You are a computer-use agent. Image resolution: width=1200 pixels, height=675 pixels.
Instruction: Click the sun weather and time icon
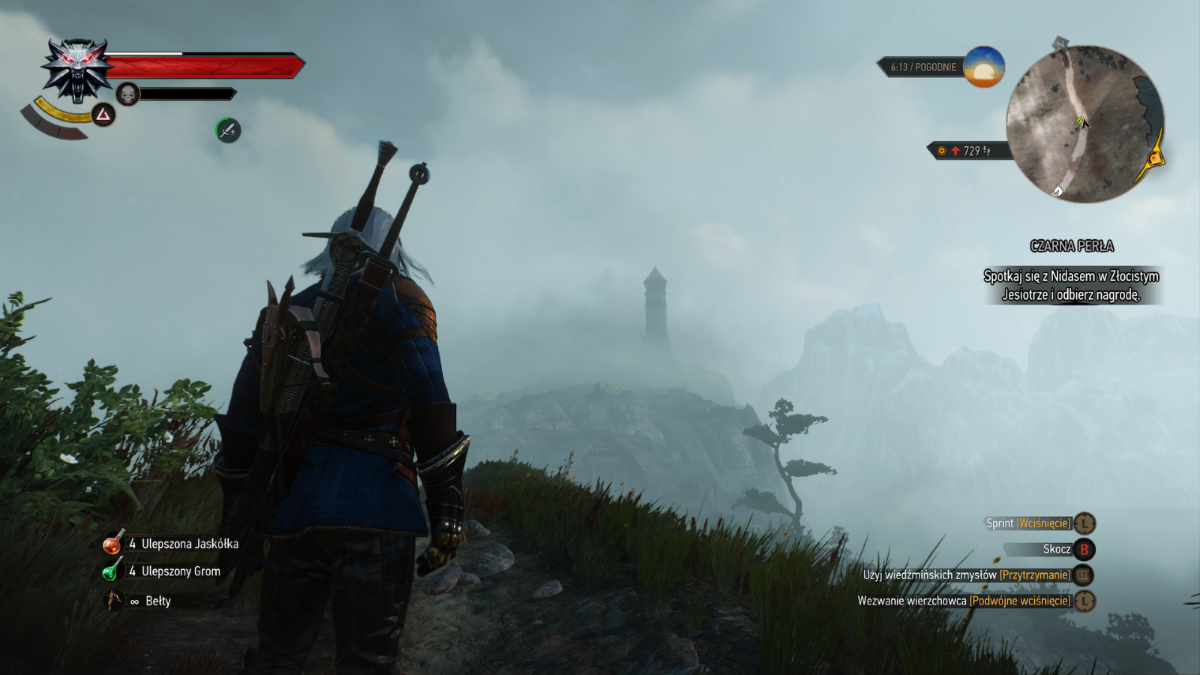[x=984, y=67]
